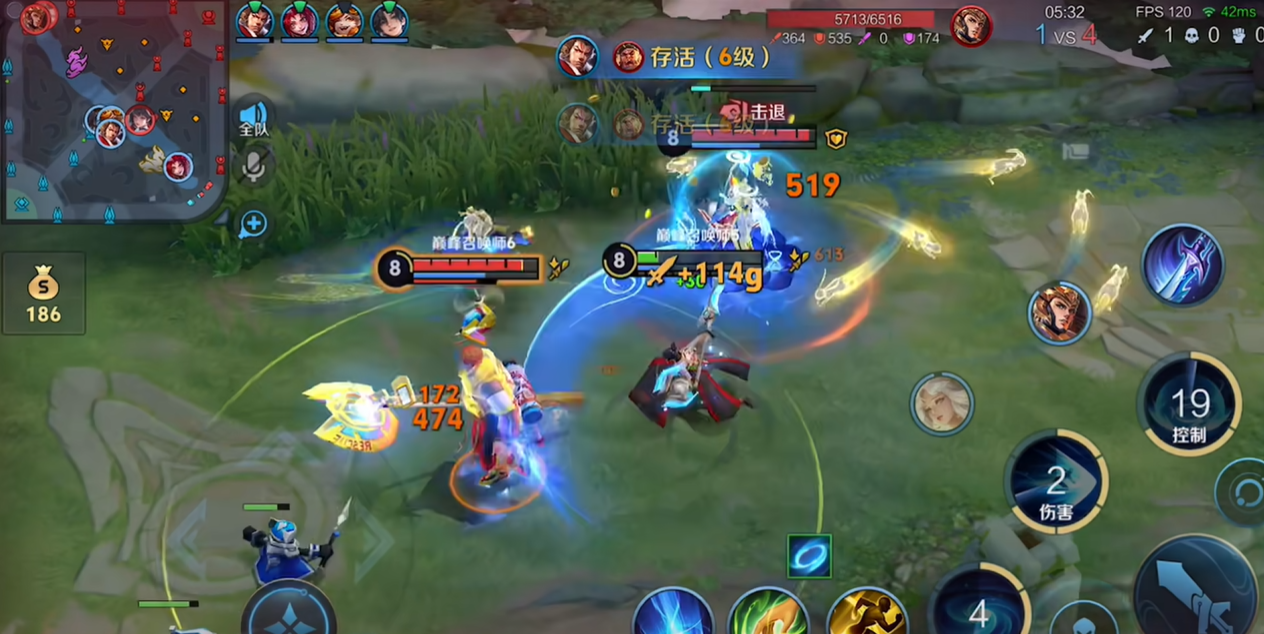The image size is (1264, 634).
Task: Use the golden running man sprint spell
Action: click(866, 612)
